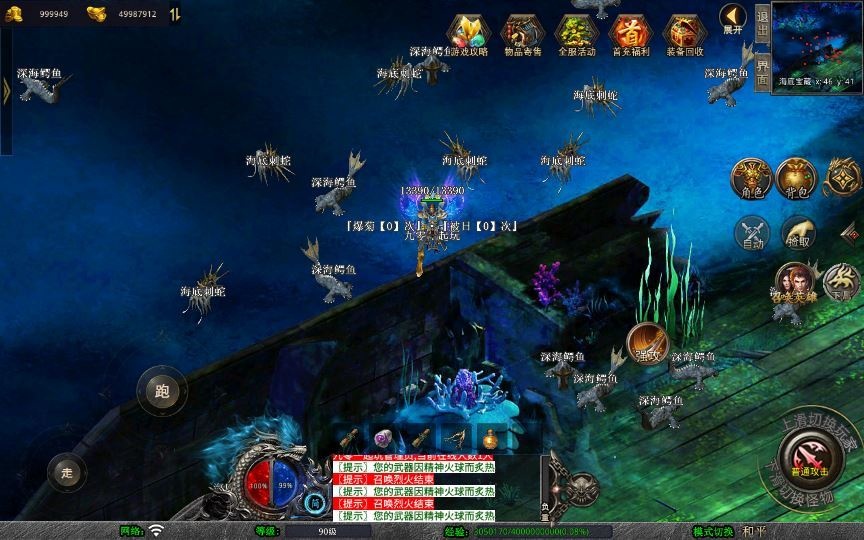The height and width of the screenshot is (540, 864).
Task: Click the 展开 expand arrow button
Action: pyautogui.click(x=733, y=19)
